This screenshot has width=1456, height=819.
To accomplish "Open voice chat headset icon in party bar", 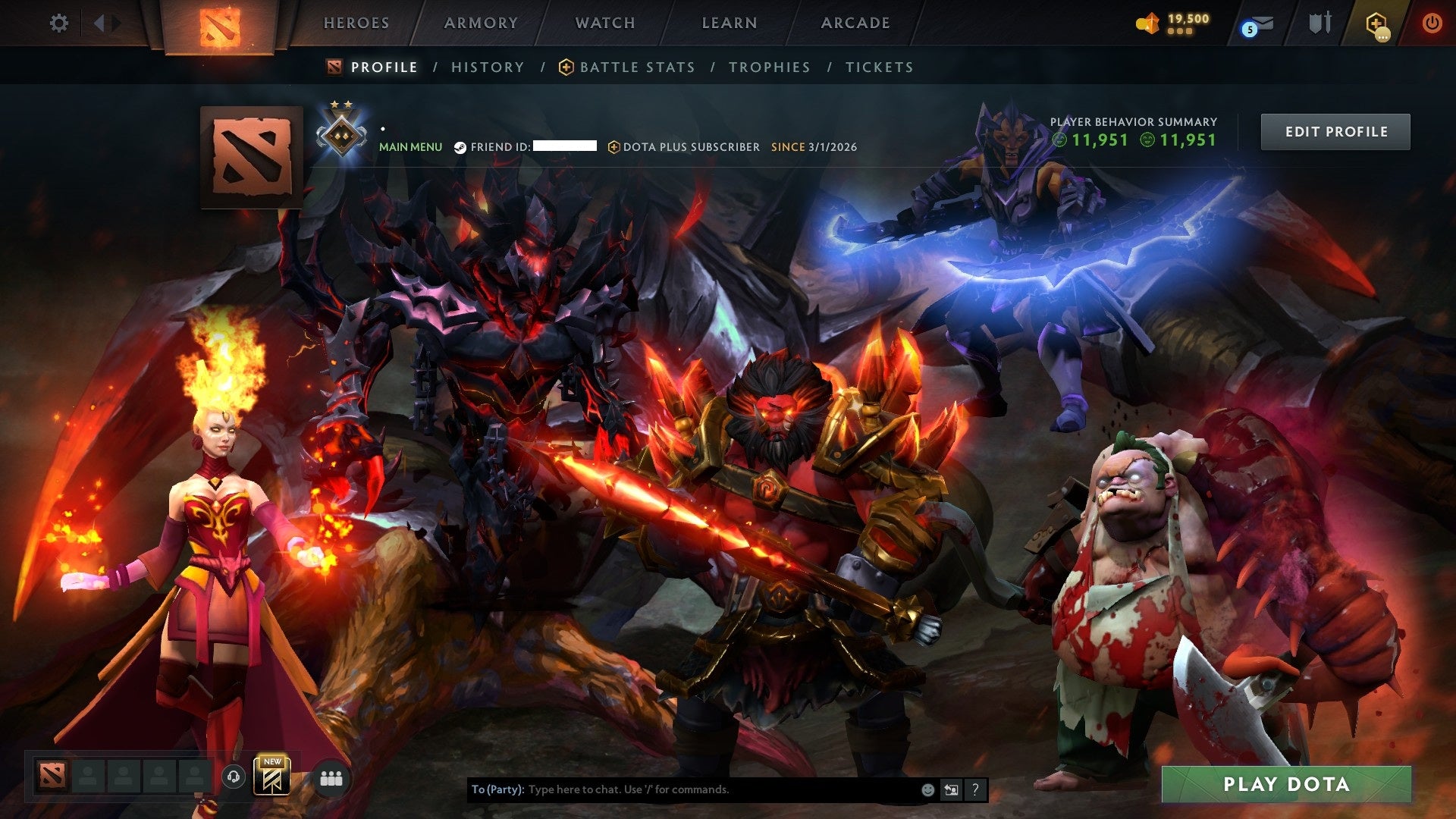I will [x=235, y=777].
